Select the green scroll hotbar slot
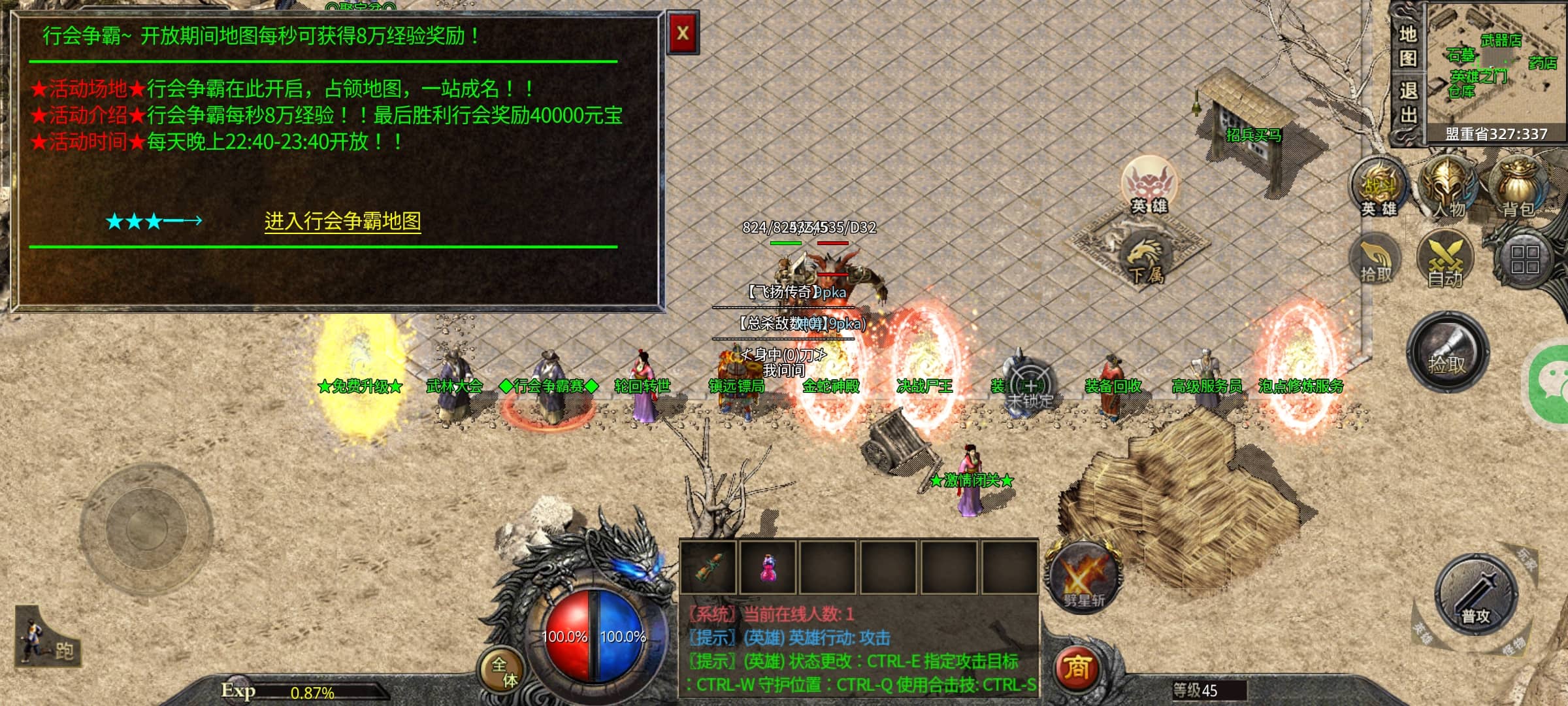The image size is (1568, 706). (708, 567)
